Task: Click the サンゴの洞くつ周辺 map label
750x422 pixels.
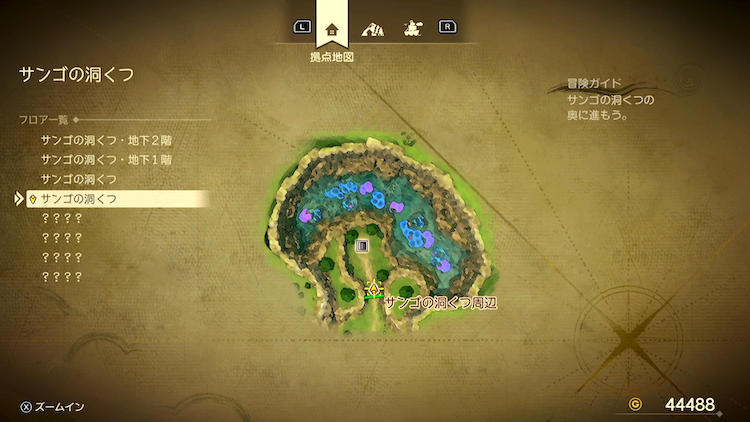Action: [x=441, y=301]
